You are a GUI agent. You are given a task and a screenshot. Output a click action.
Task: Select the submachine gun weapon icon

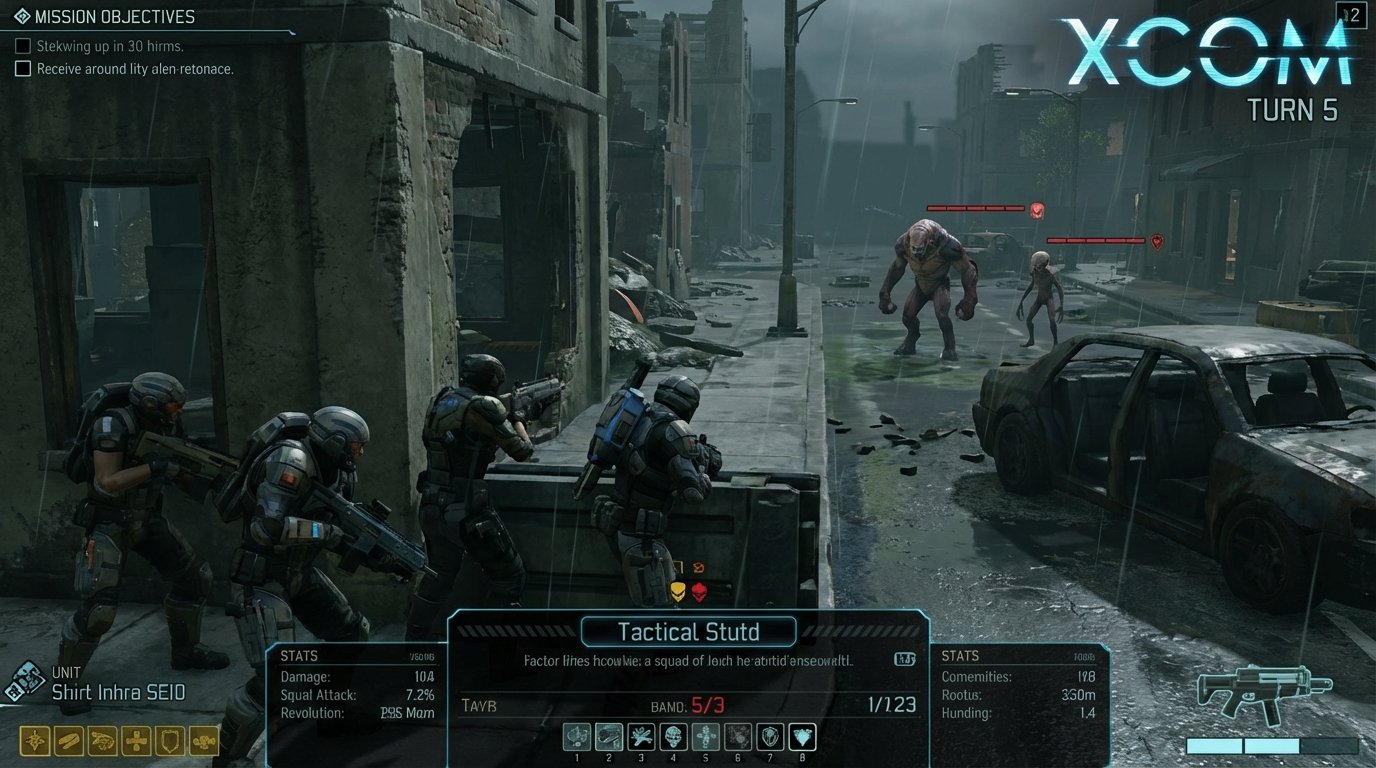1264,690
